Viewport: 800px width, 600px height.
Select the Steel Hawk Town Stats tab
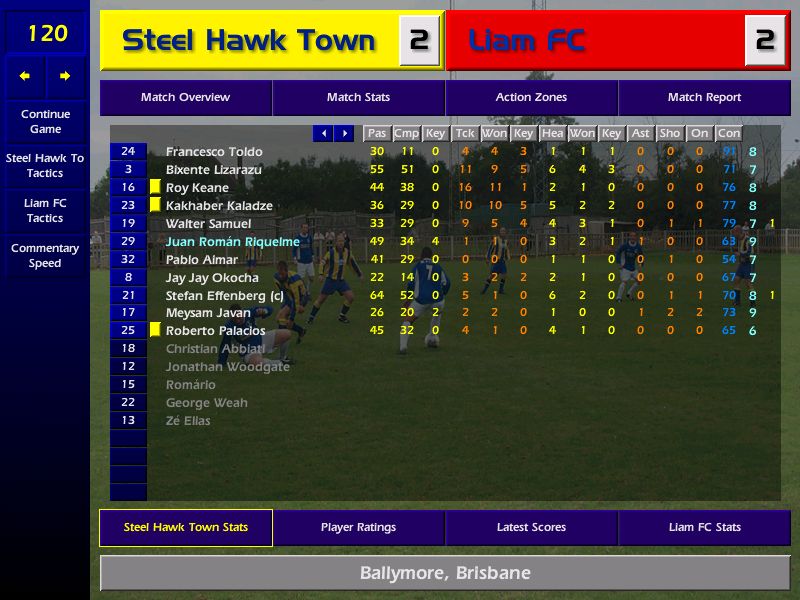[x=186, y=528]
